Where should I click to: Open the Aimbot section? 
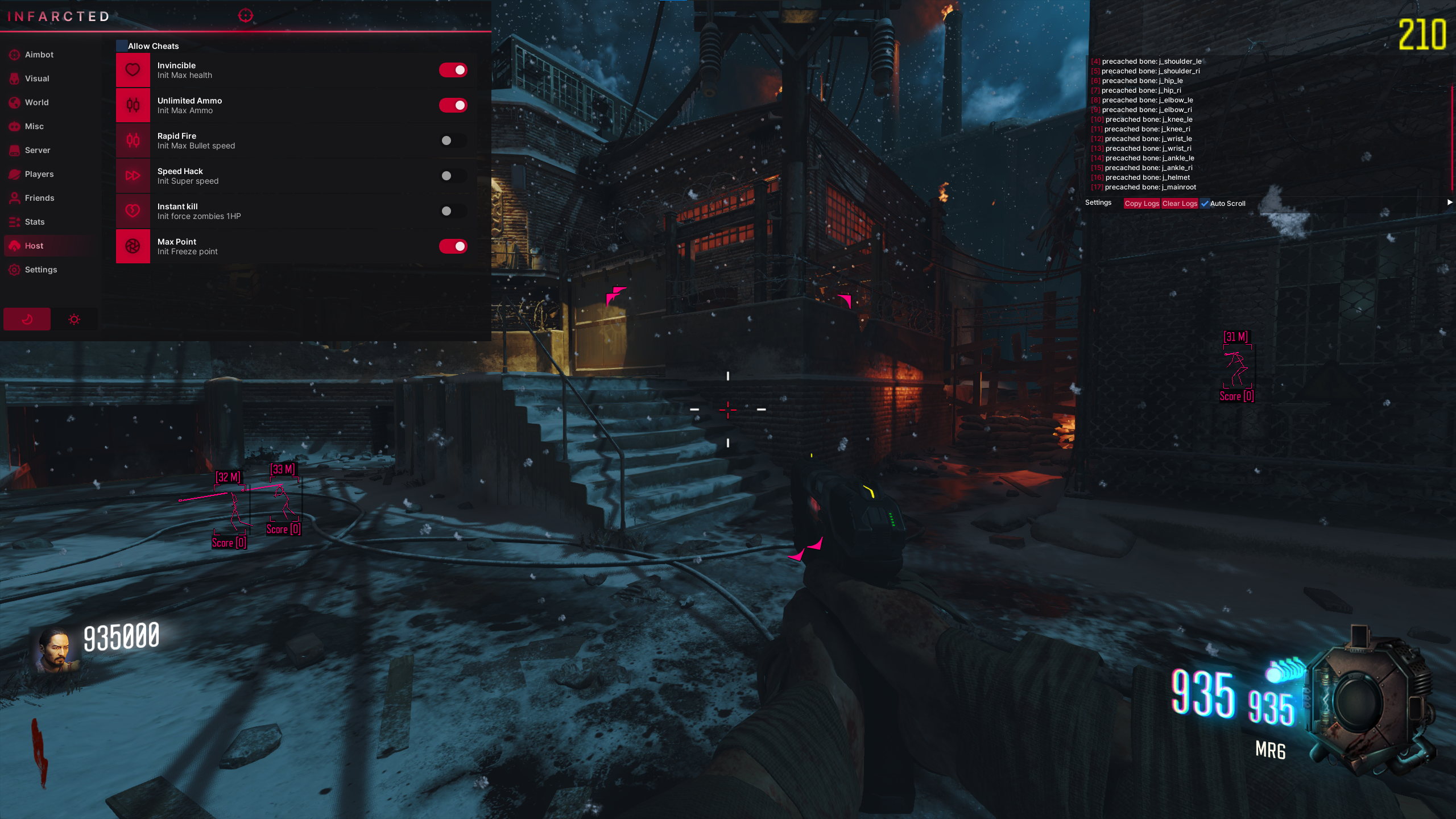[x=39, y=55]
